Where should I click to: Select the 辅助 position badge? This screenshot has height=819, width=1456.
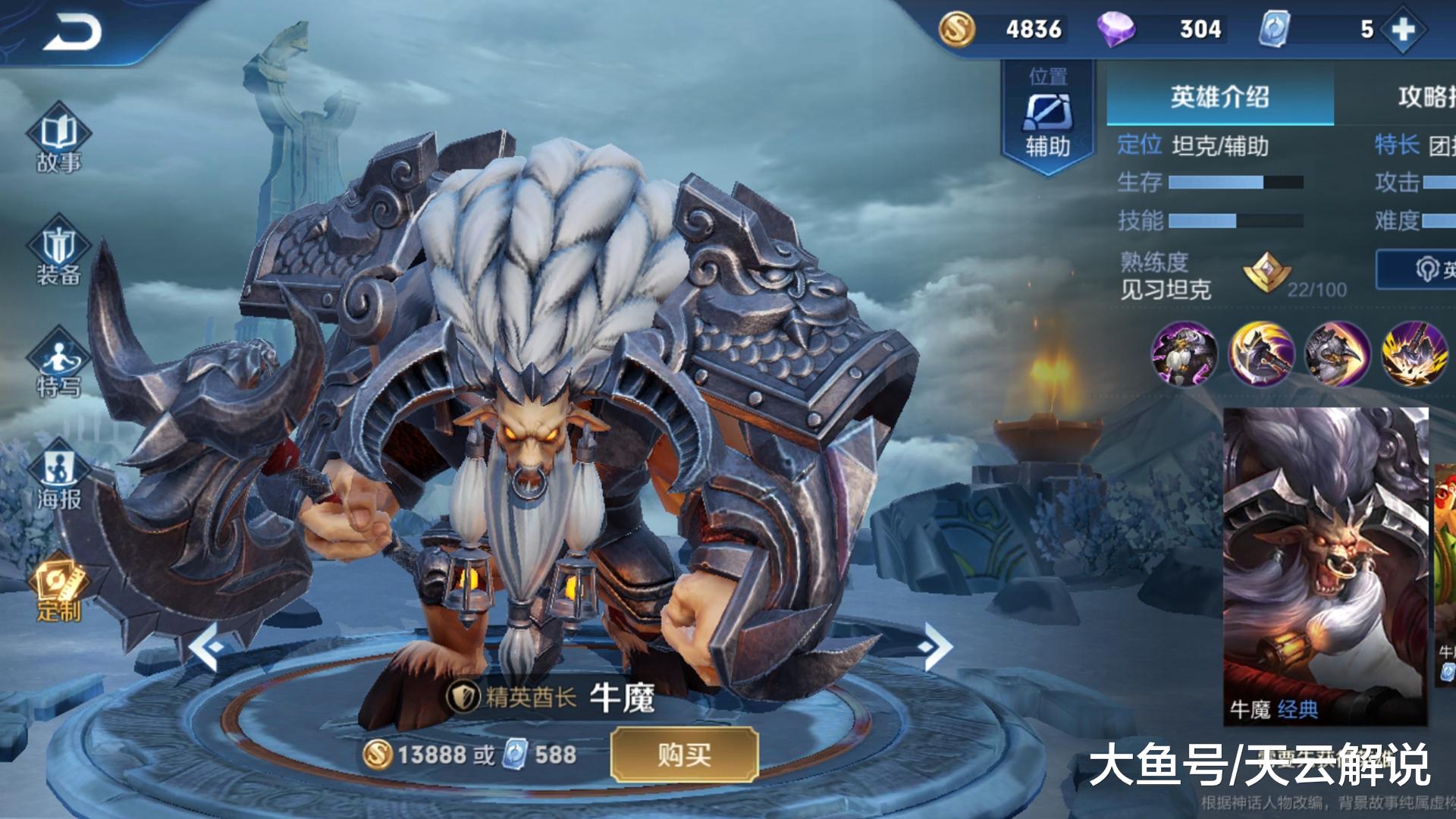click(x=1048, y=118)
